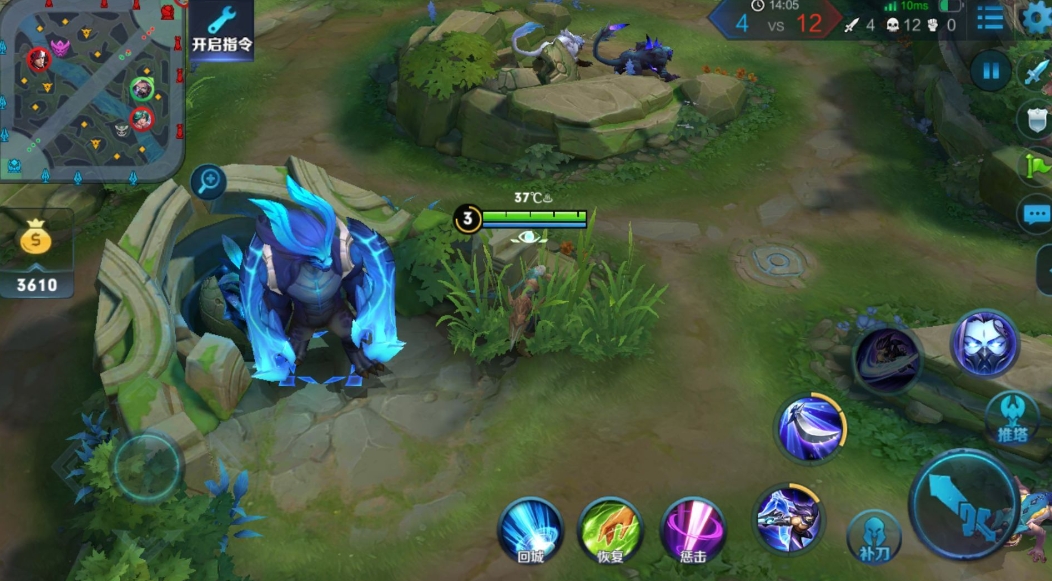Trigger the spear-thrust hero skill
The width and height of the screenshot is (1052, 581).
click(789, 518)
